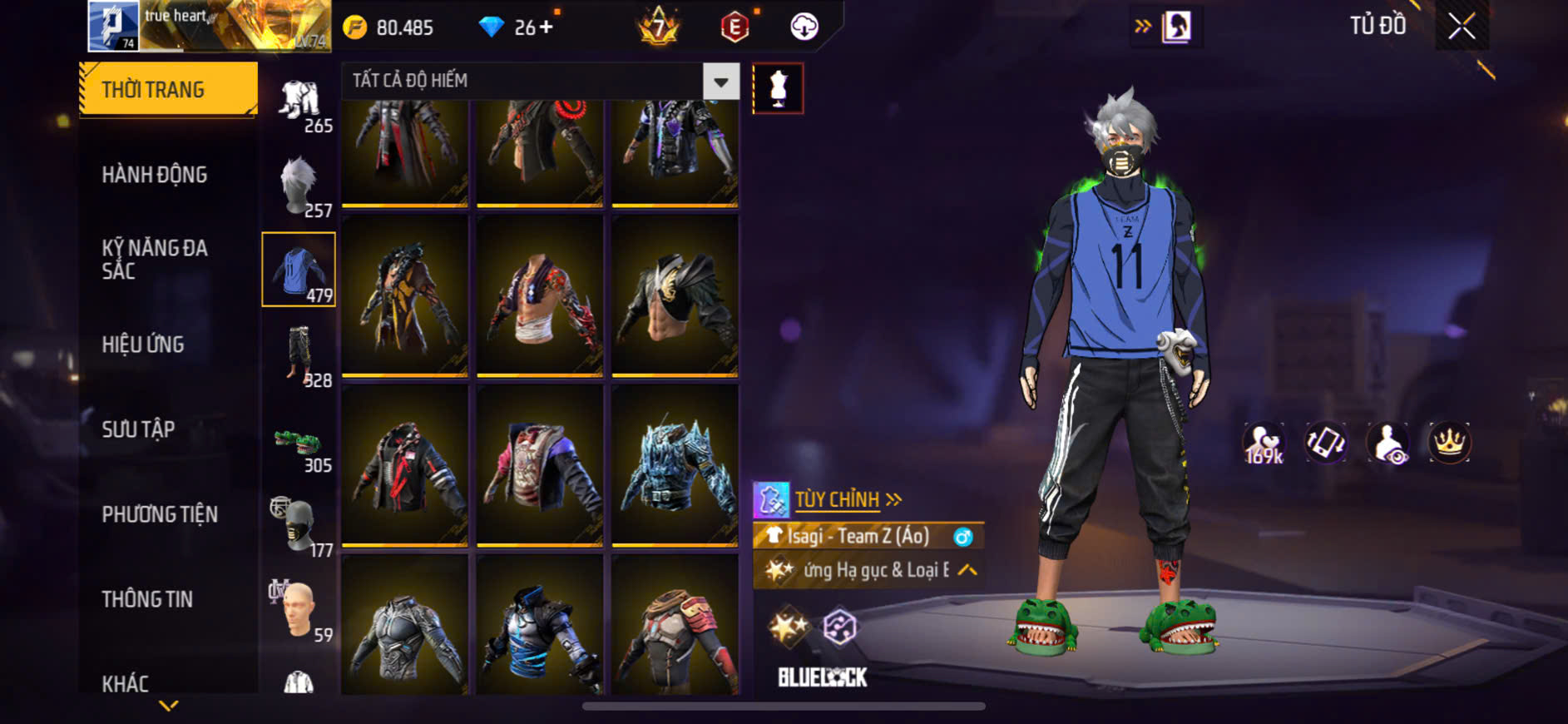Click the golden crown icon
Screen dimensions: 1568x724
tap(1449, 443)
